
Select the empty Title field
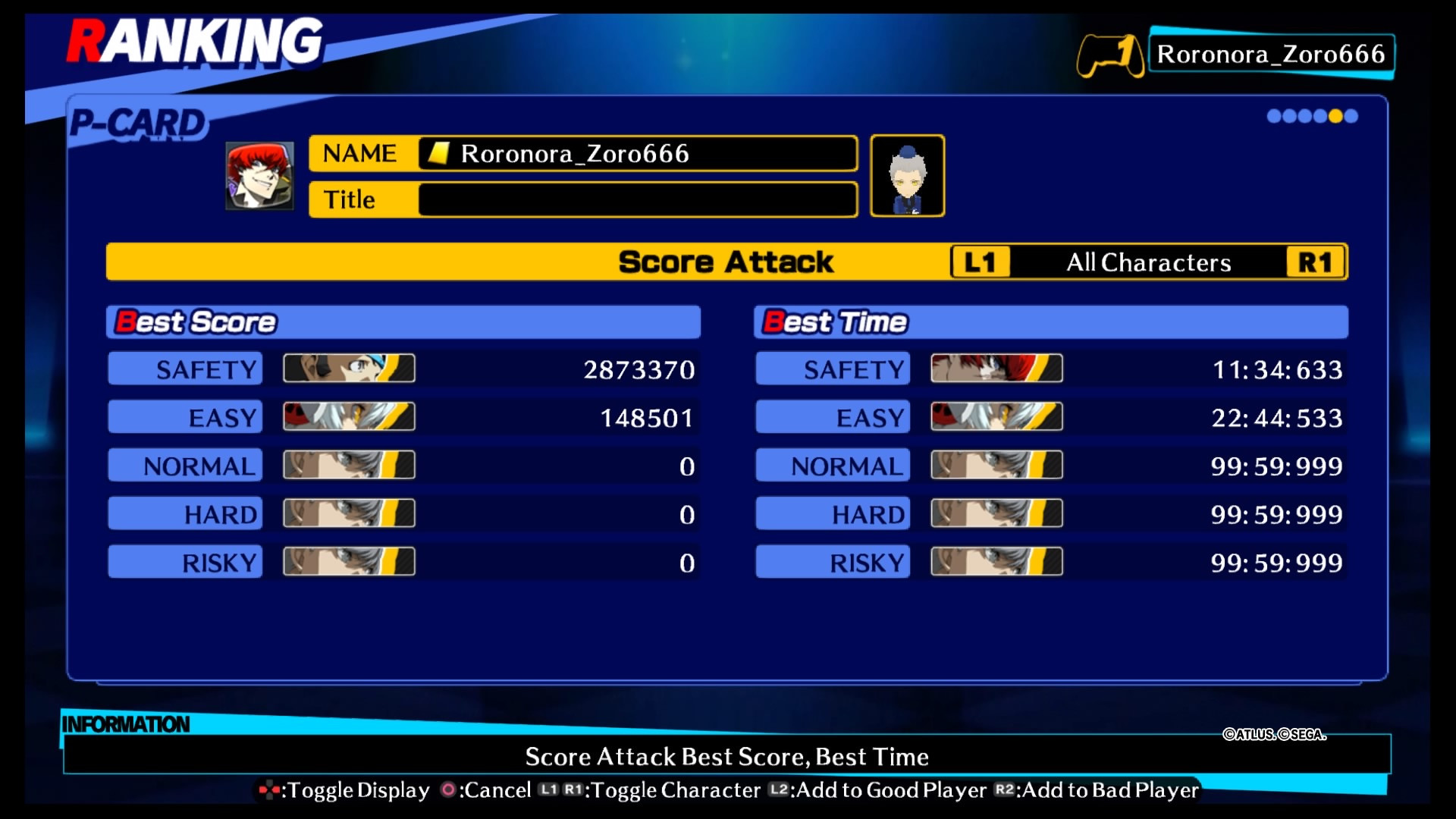tap(637, 200)
